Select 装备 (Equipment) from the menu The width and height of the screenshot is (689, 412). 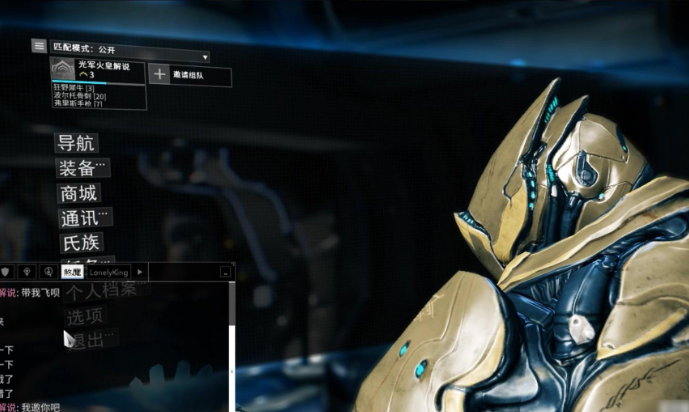coord(80,168)
